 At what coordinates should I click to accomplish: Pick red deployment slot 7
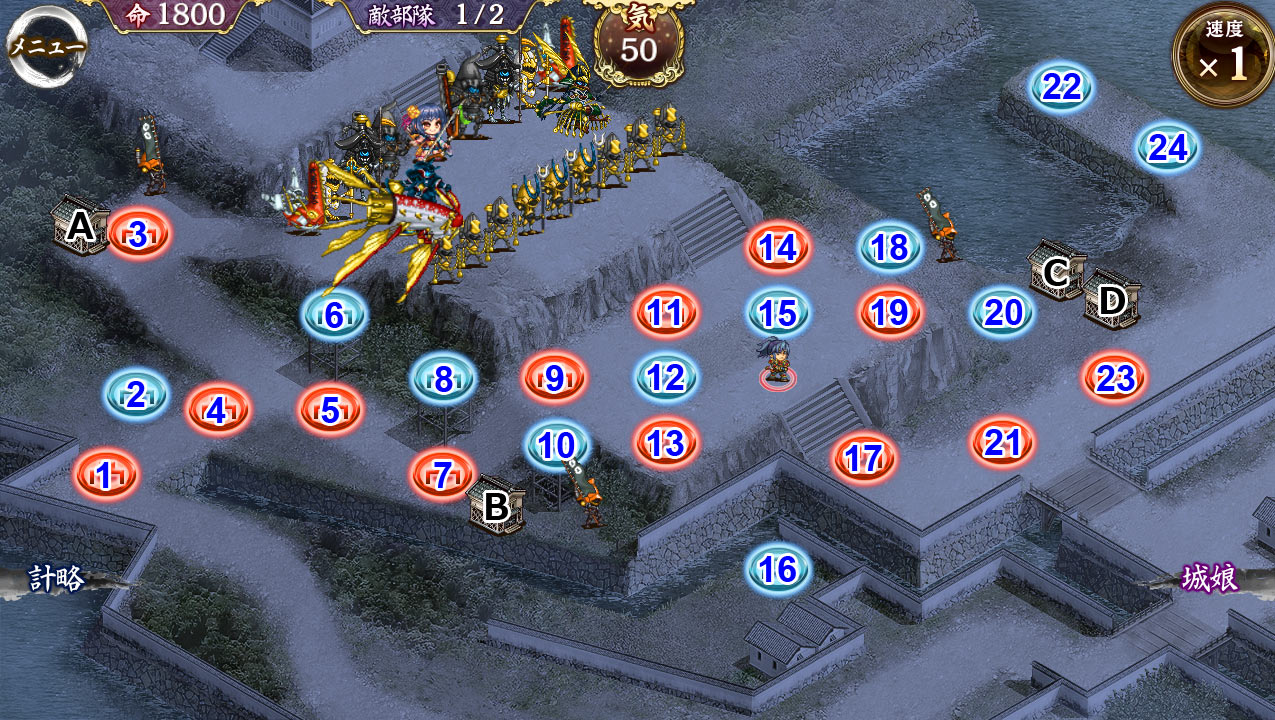click(442, 475)
